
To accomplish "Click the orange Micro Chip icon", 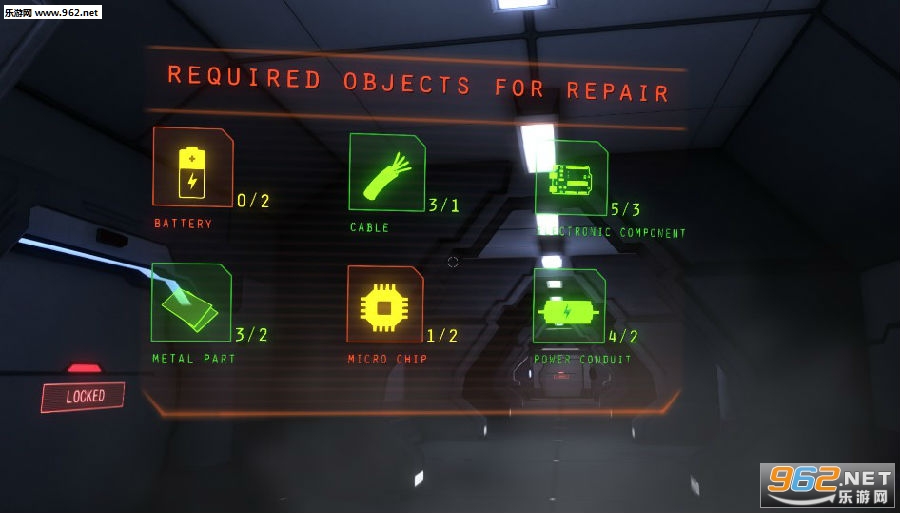I will click(x=384, y=305).
